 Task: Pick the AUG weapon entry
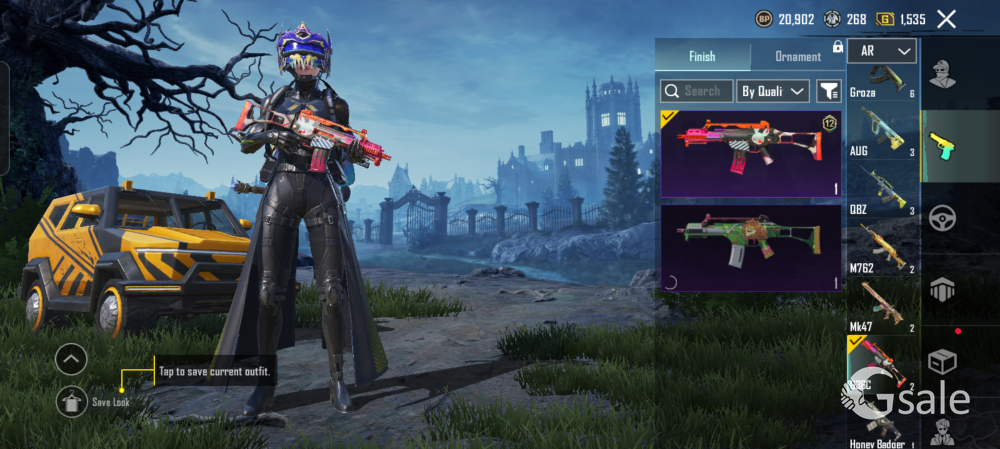click(882, 133)
